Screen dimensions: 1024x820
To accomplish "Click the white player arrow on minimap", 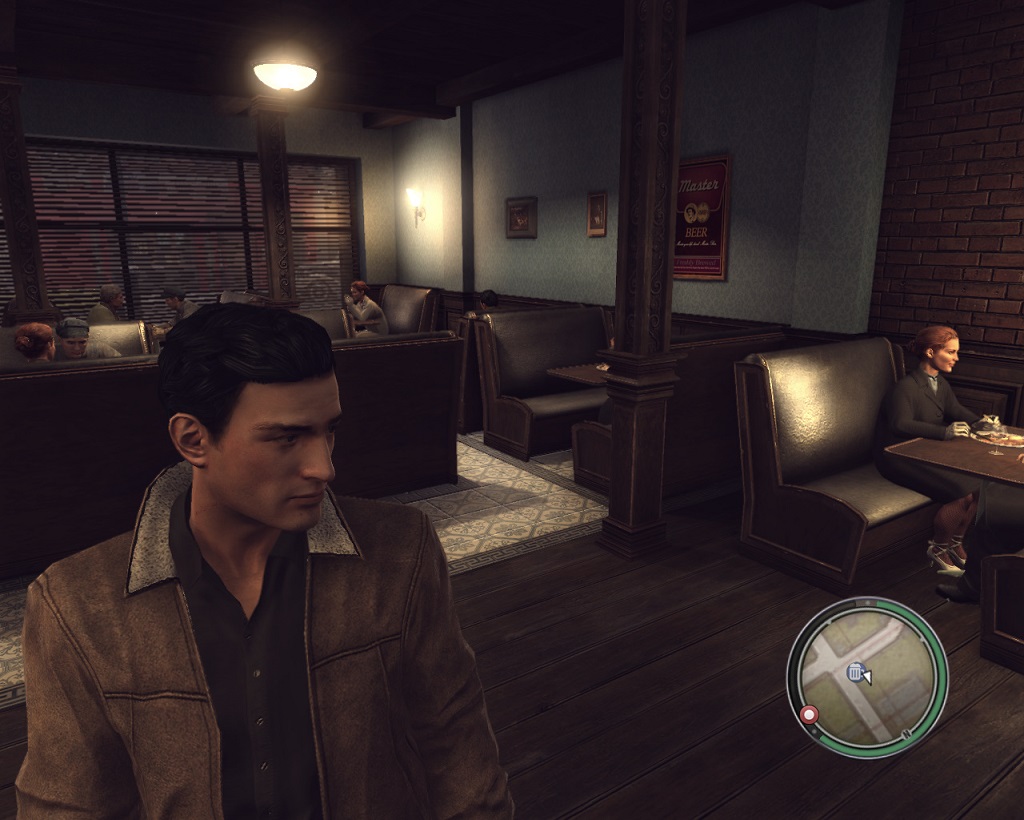I will [867, 678].
